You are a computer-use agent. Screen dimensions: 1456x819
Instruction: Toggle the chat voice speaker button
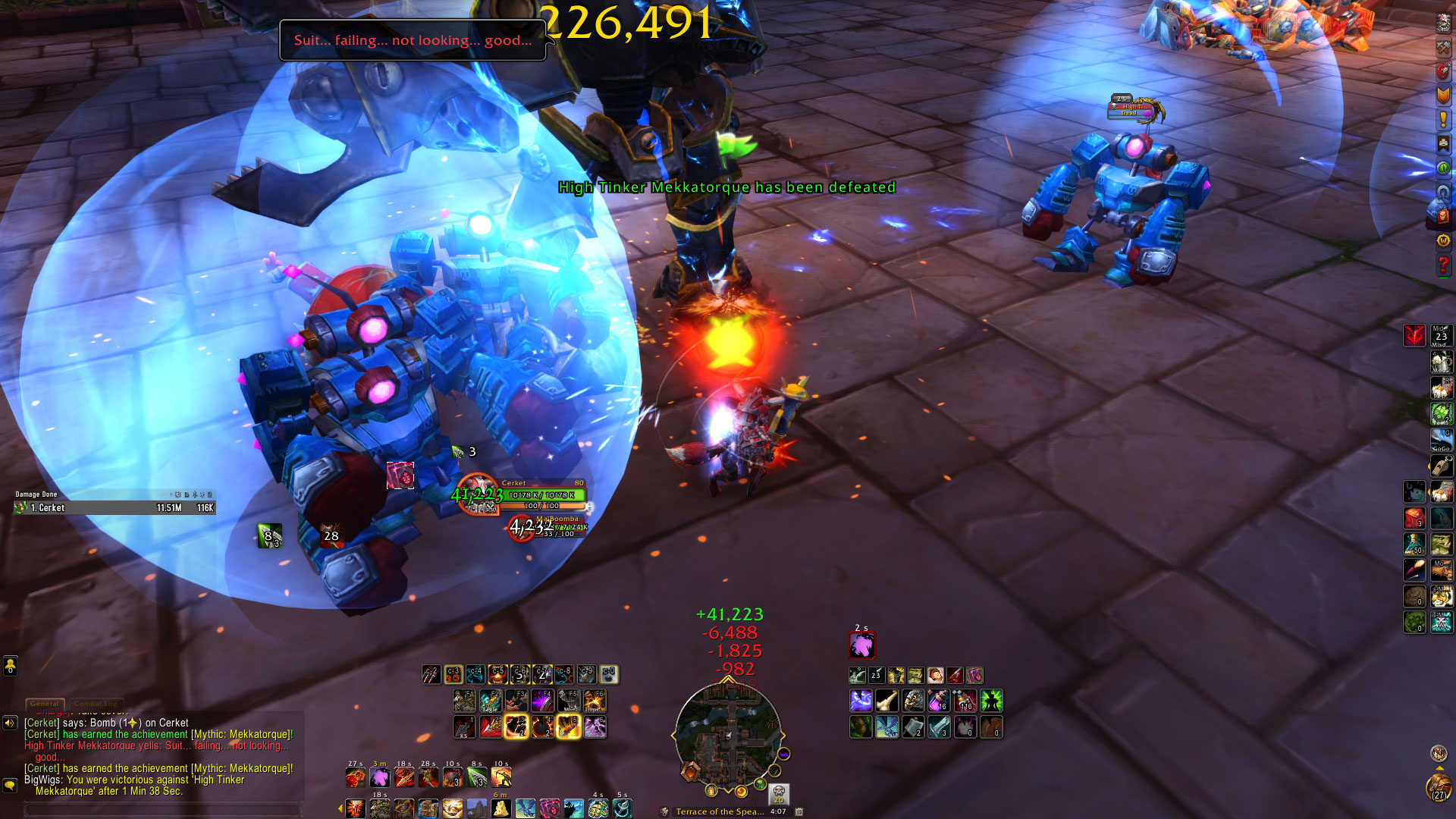click(x=10, y=723)
